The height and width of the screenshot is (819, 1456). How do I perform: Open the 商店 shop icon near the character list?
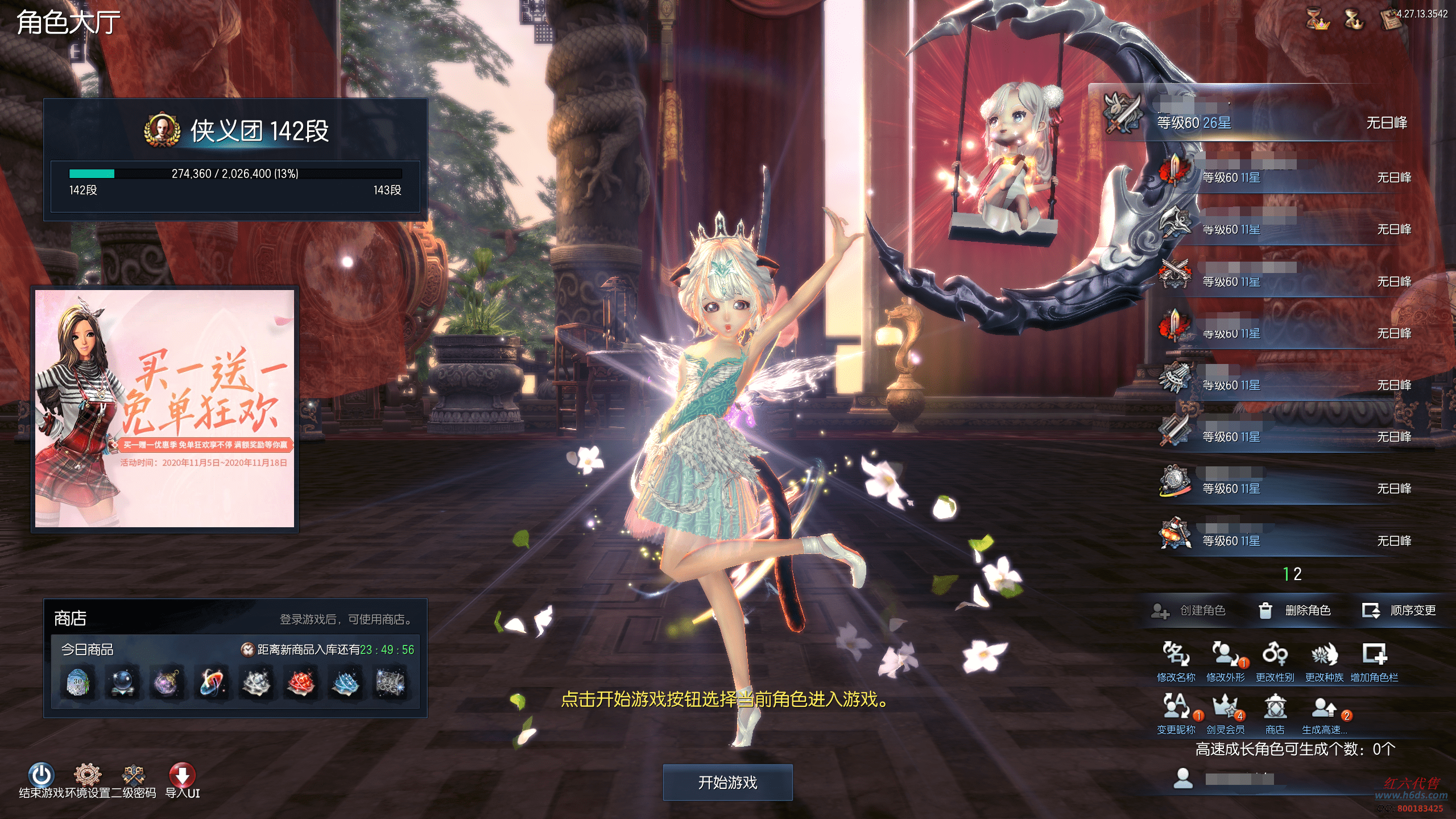[x=1275, y=708]
